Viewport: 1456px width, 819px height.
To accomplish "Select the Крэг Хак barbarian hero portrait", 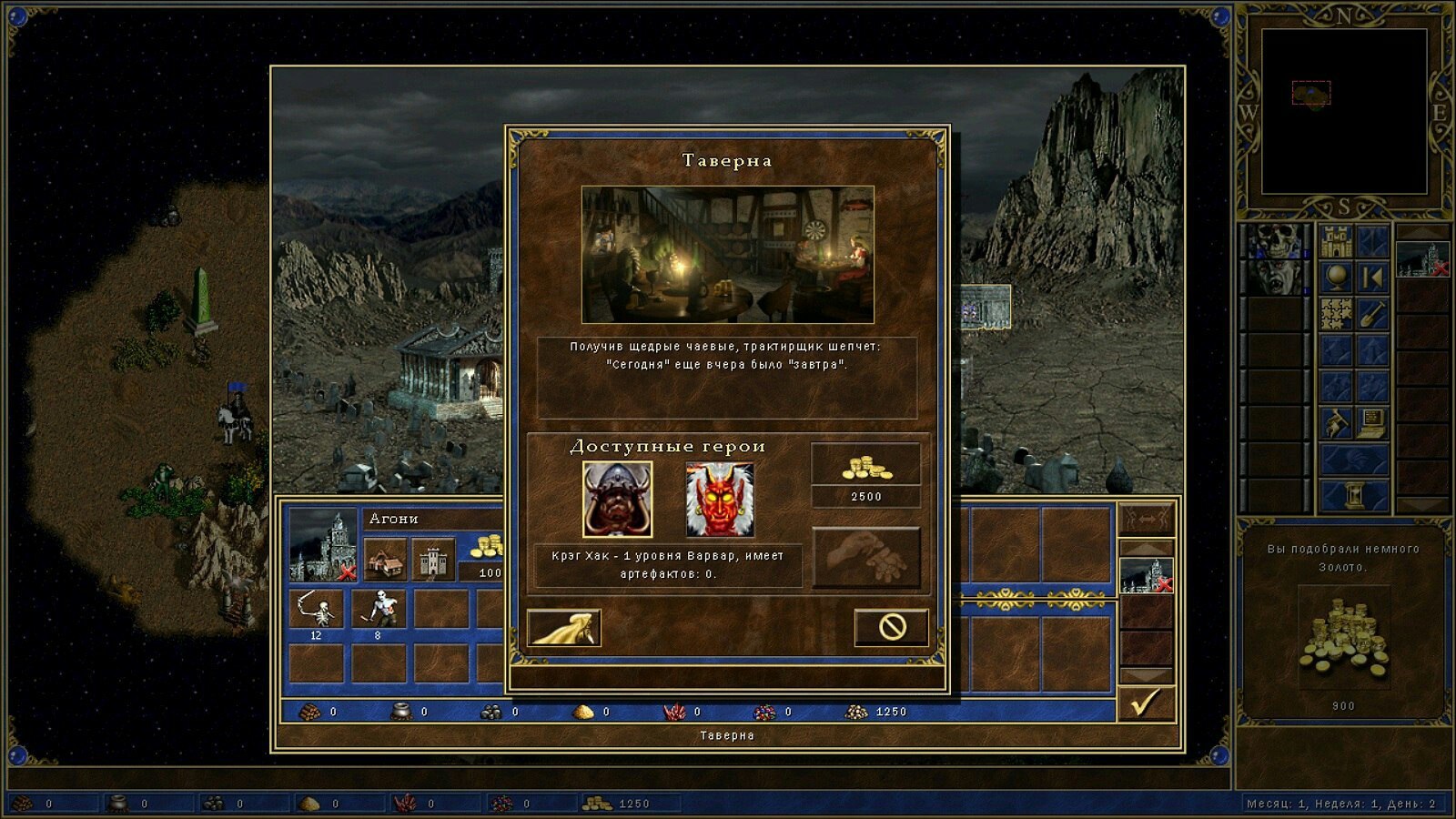I will (617, 500).
